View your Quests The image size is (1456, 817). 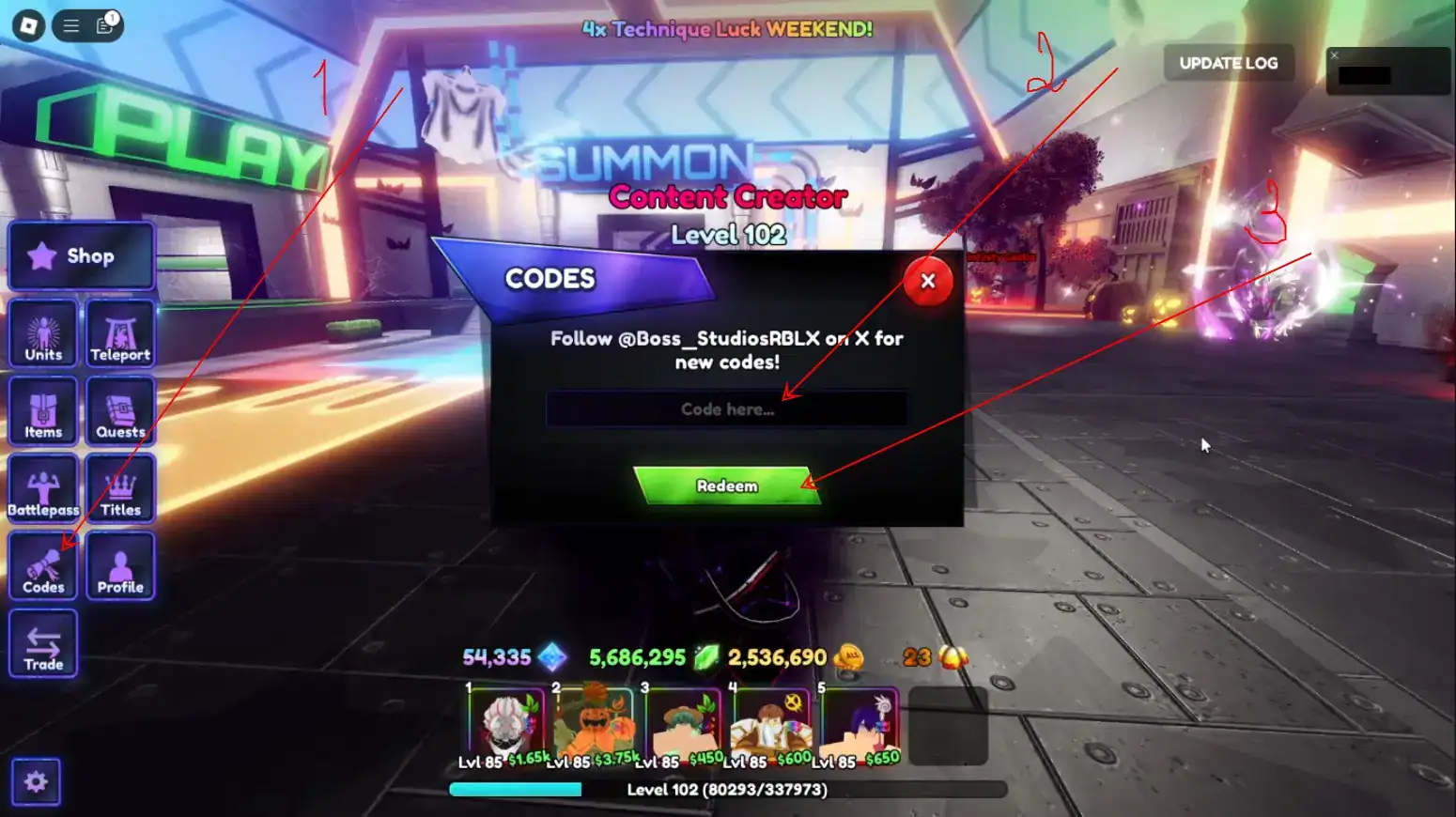(119, 410)
